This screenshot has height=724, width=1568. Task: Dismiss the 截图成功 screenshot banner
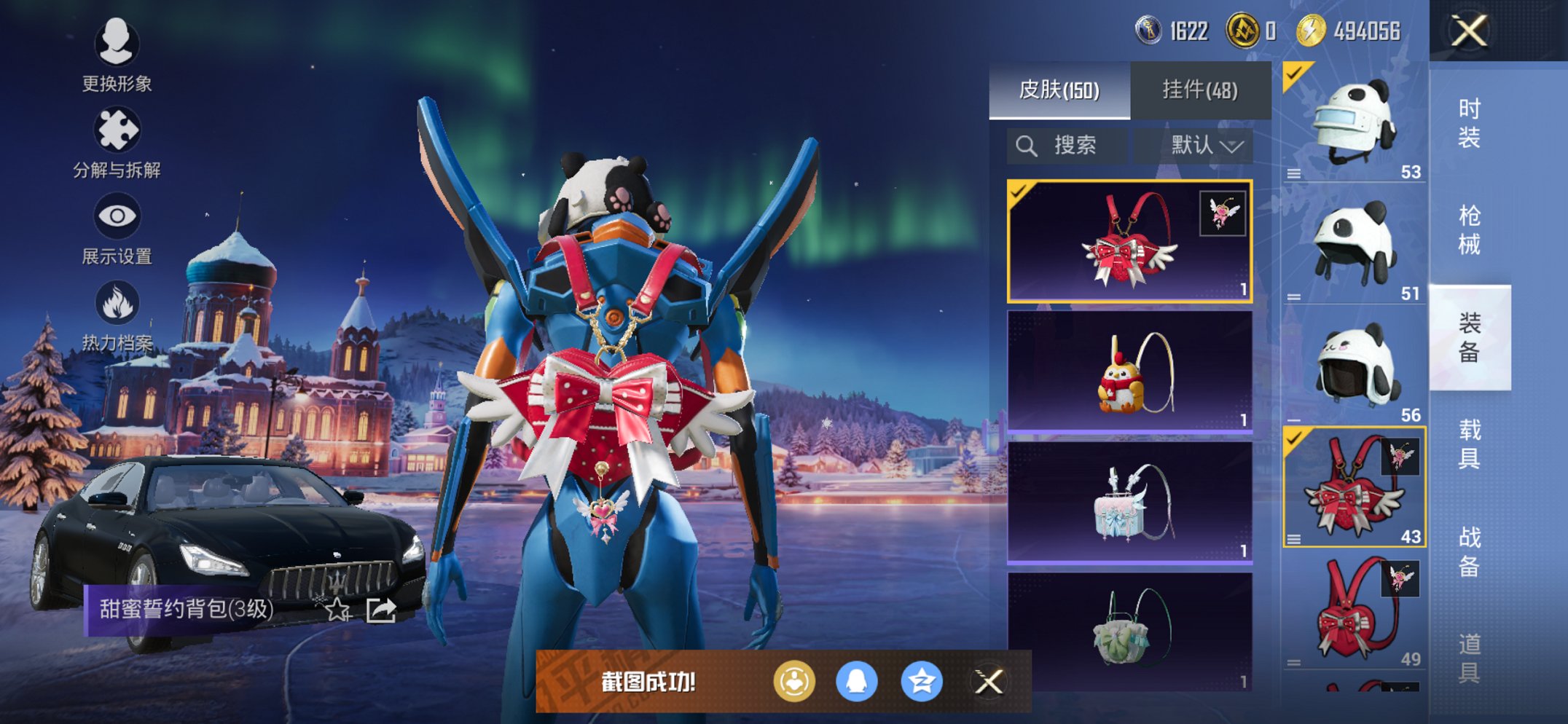(x=989, y=682)
